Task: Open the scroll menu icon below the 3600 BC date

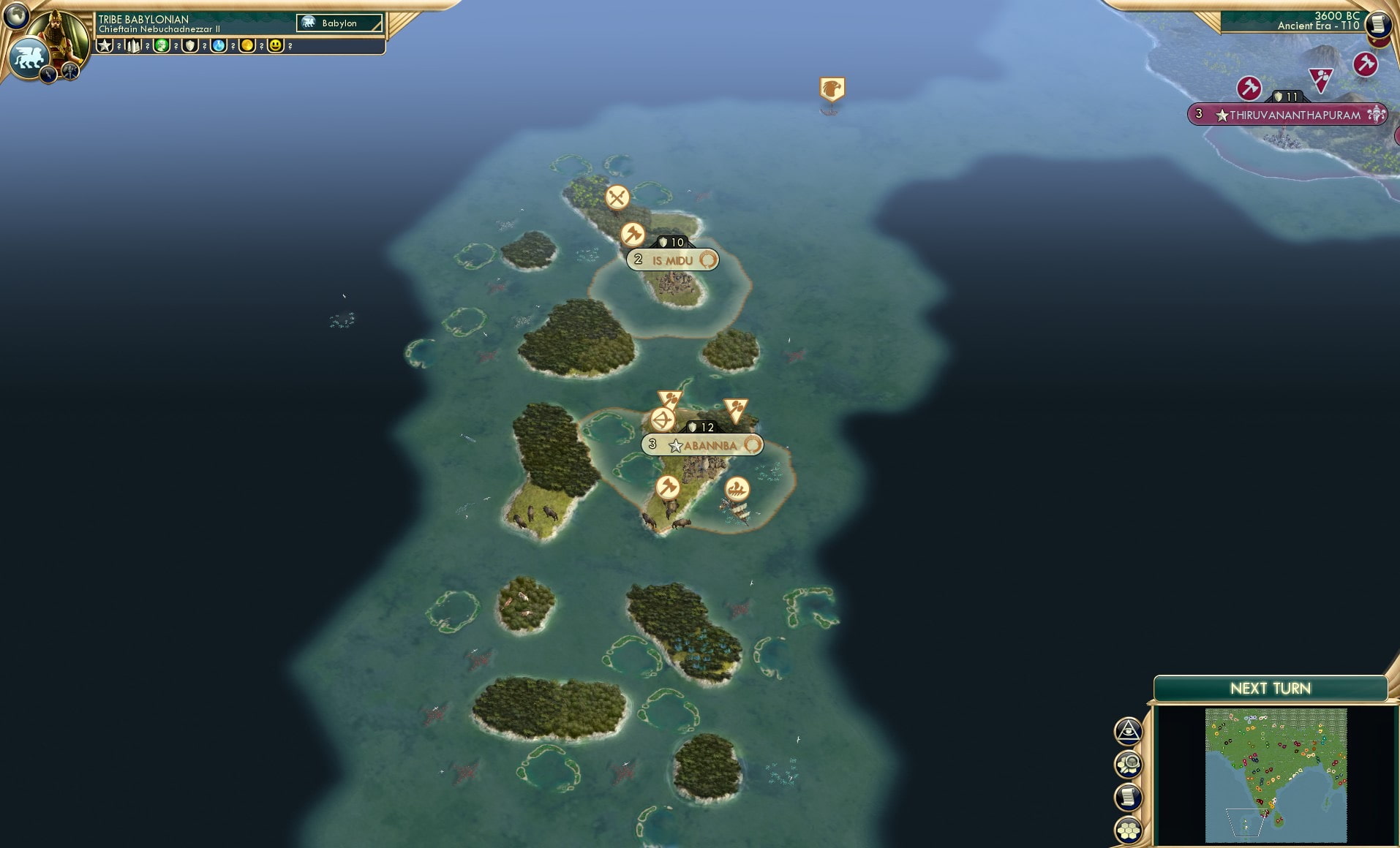Action: coord(1378,24)
